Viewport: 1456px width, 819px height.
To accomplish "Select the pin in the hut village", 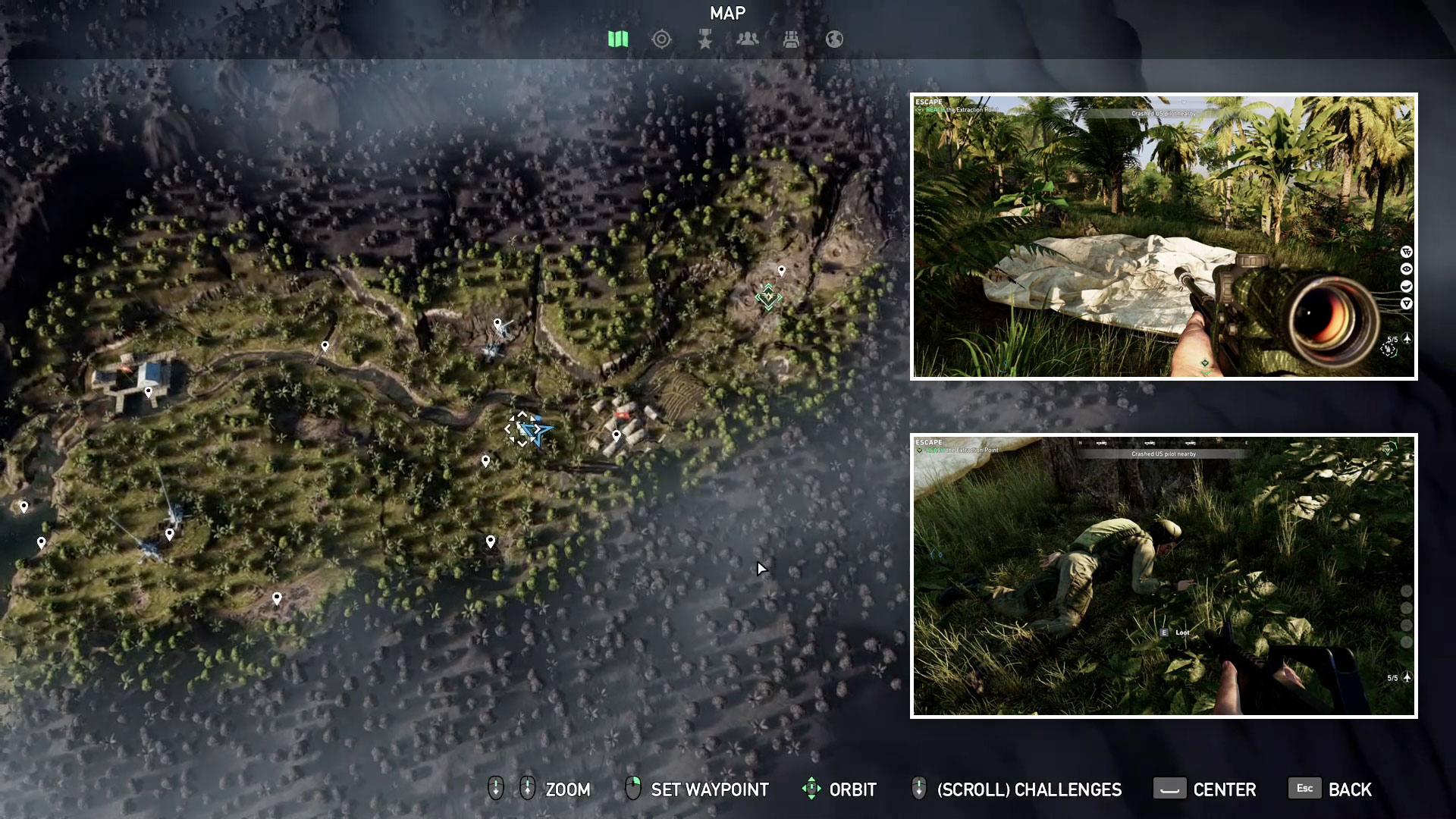I will point(617,435).
